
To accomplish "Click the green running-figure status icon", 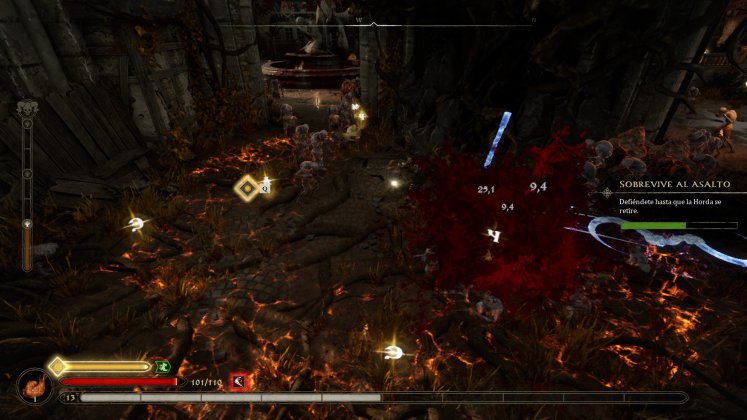I will click(162, 367).
